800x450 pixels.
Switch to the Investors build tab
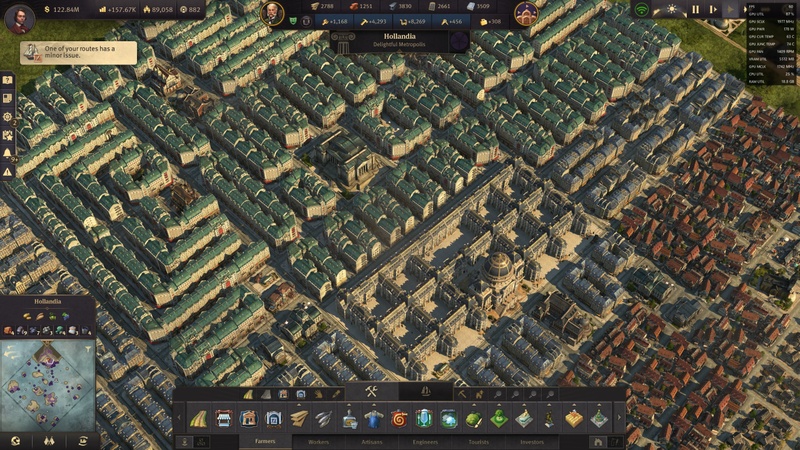pos(532,440)
